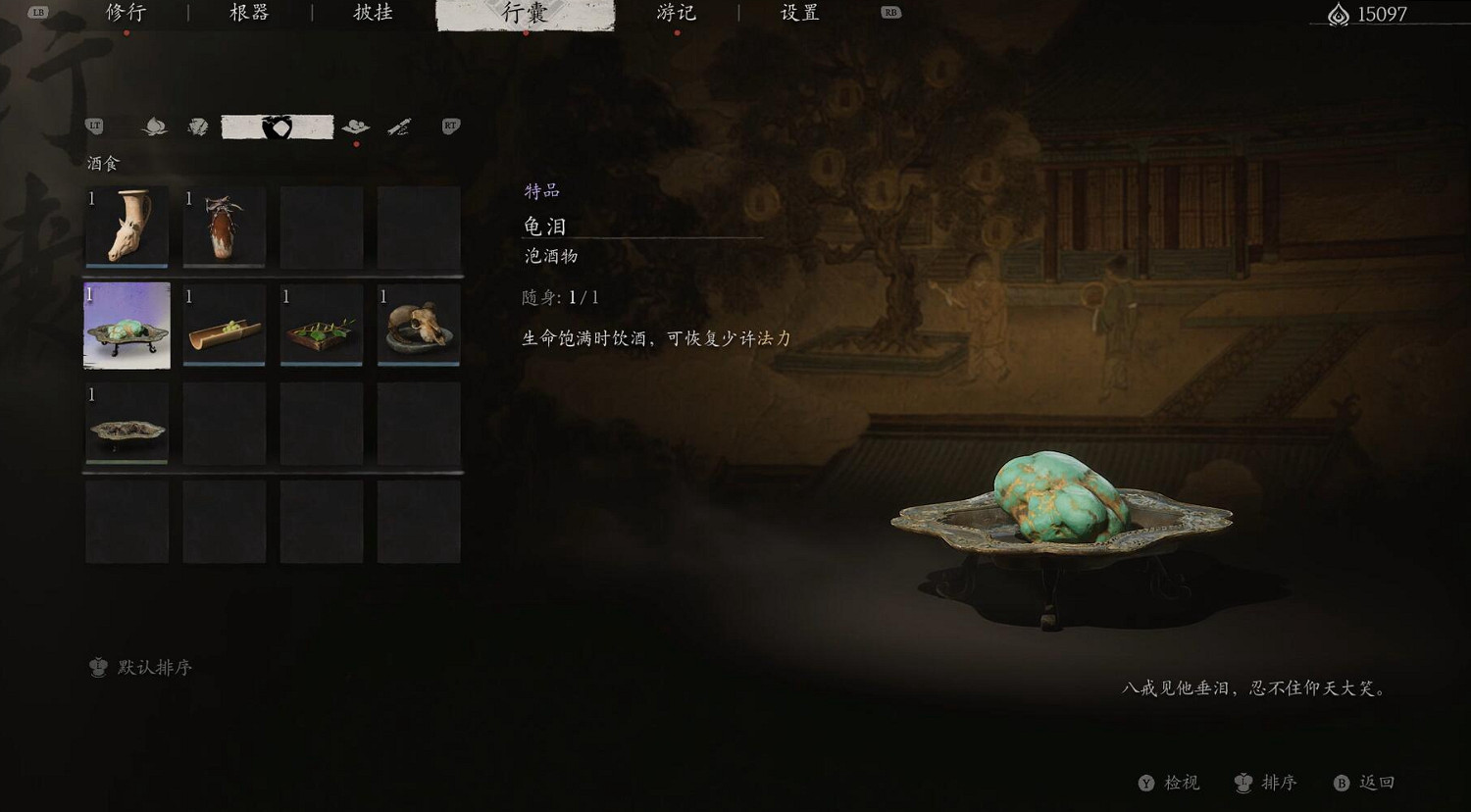
Task: Select the horn cup item thumbnail
Action: tap(126, 228)
